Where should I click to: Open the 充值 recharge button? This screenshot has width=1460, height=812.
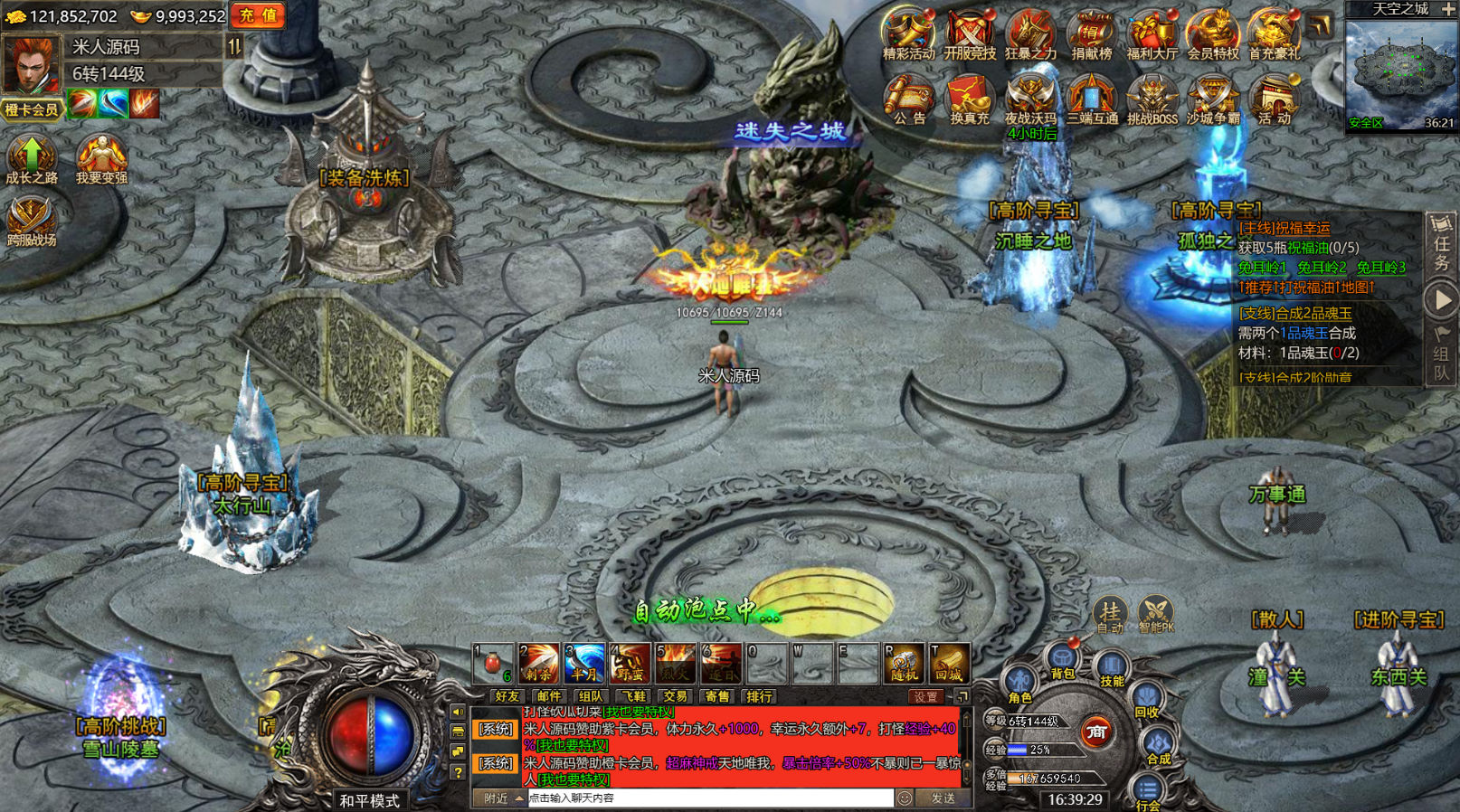(258, 15)
